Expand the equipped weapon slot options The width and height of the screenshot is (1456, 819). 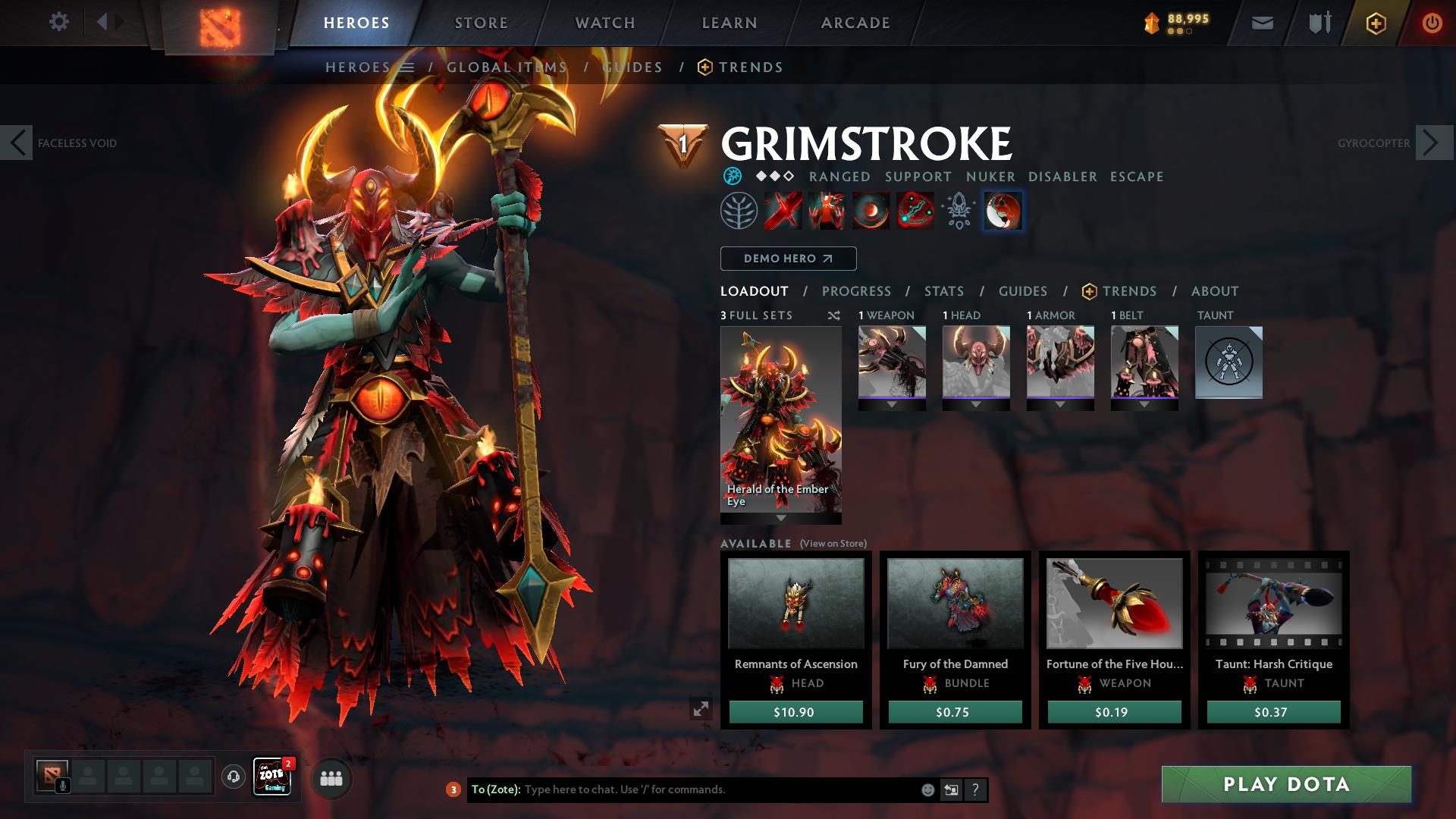click(x=892, y=403)
